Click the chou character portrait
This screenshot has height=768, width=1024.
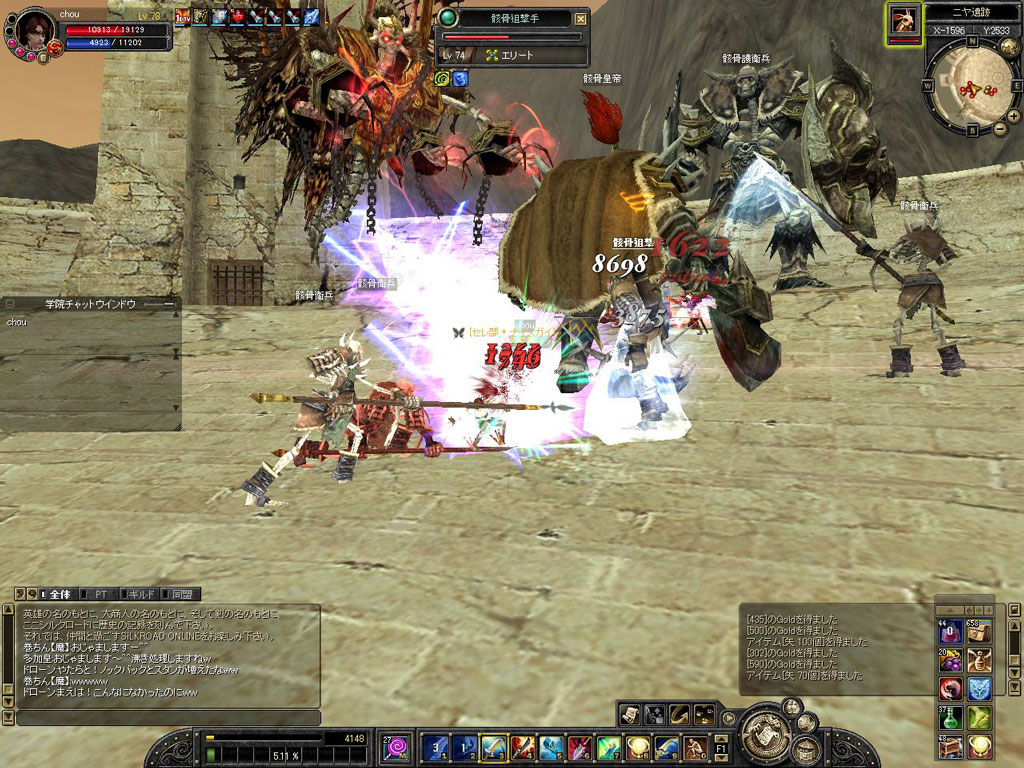tap(33, 35)
